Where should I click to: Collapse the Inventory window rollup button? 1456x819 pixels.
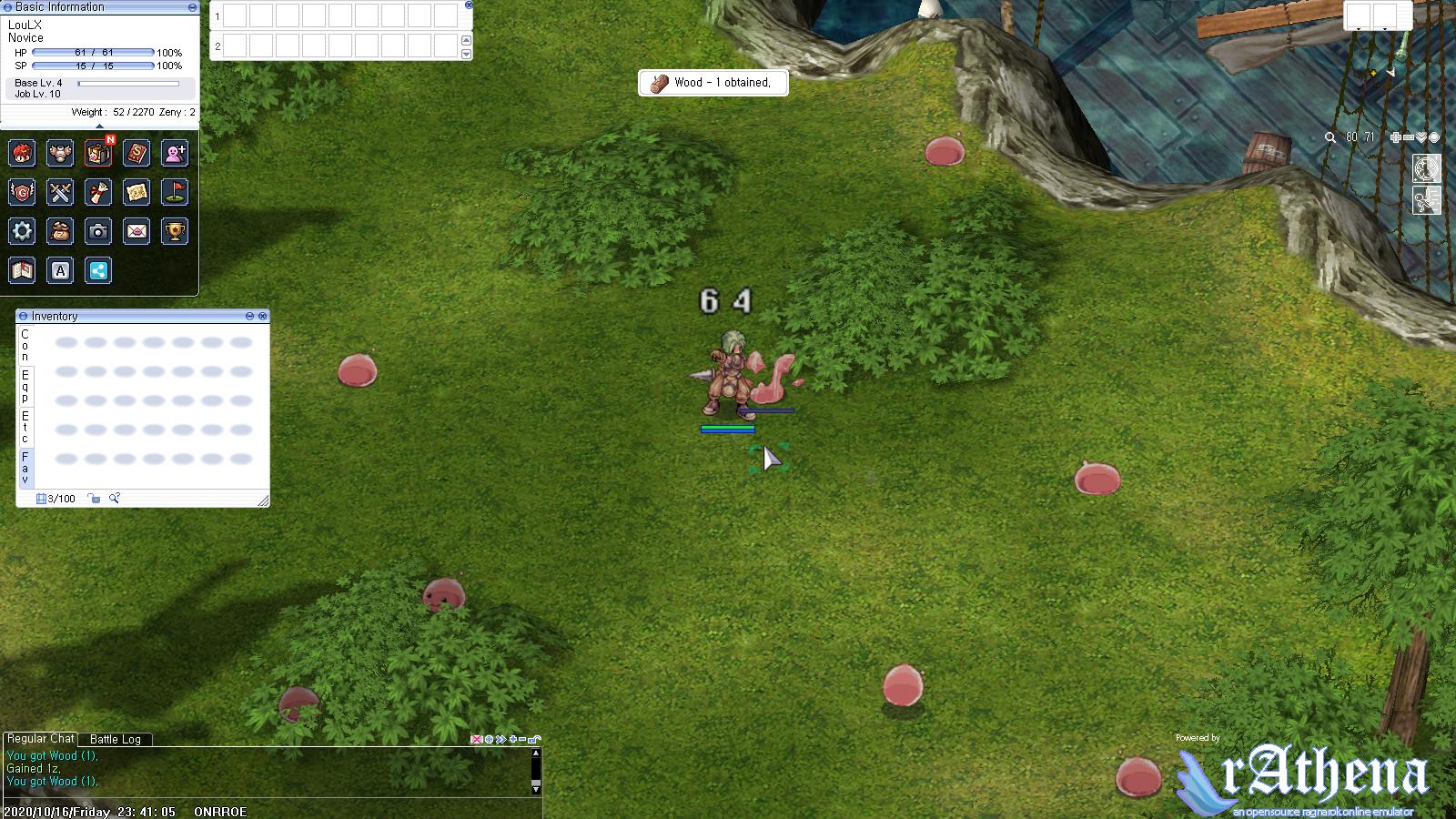(x=249, y=317)
